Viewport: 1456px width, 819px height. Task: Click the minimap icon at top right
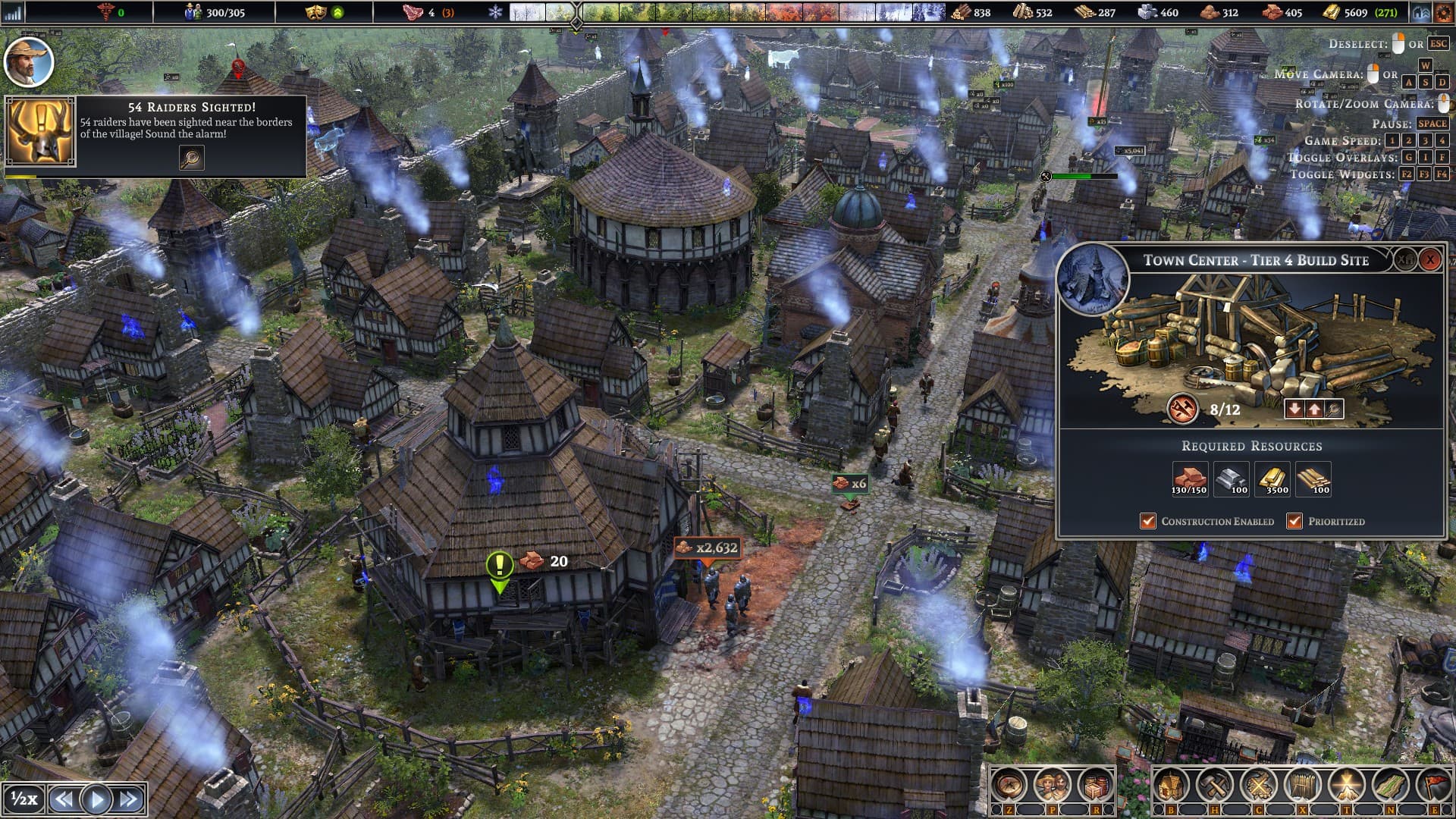[1423, 12]
